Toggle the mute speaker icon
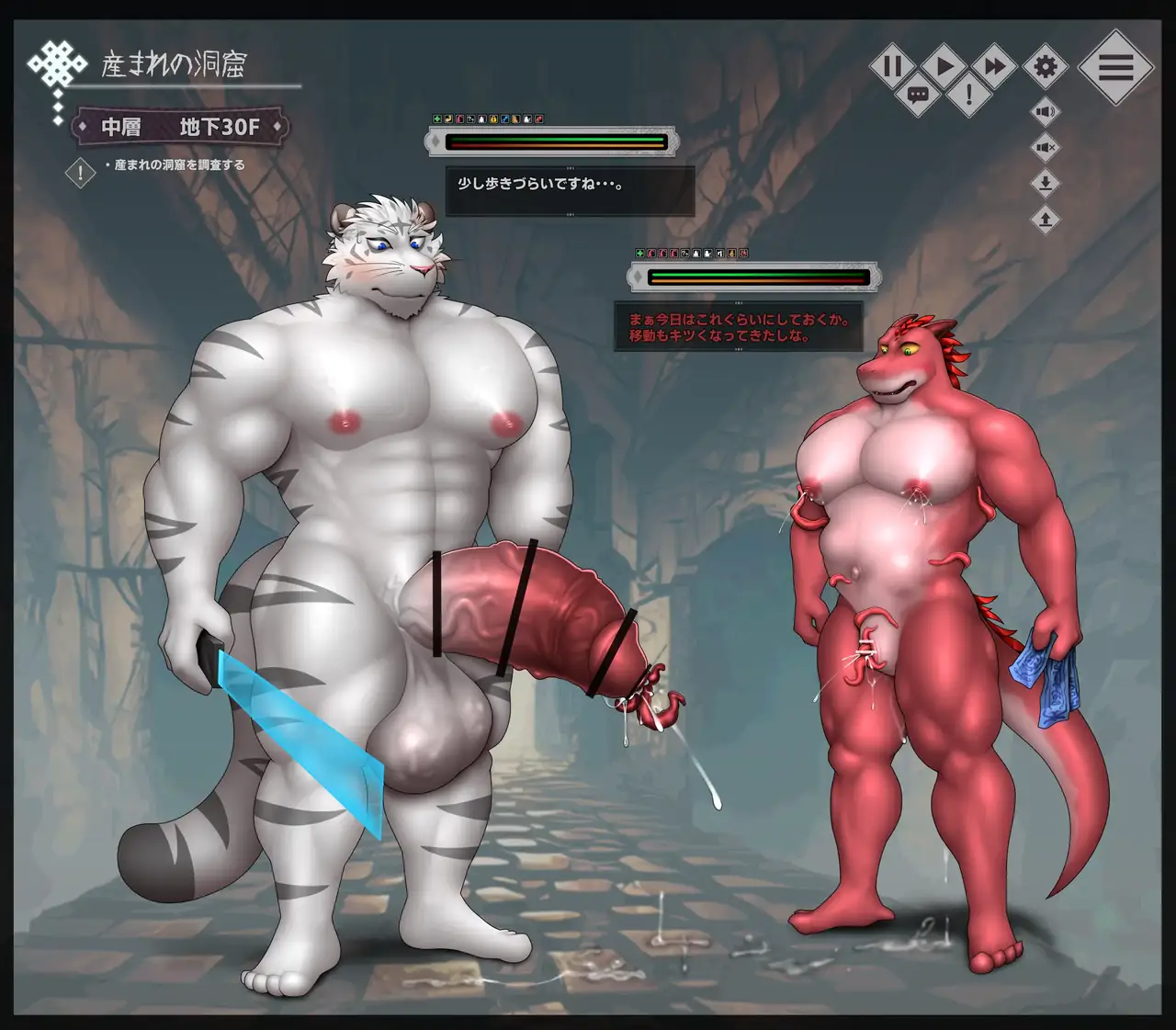Viewport: 1176px width, 1030px height. coord(1046,147)
